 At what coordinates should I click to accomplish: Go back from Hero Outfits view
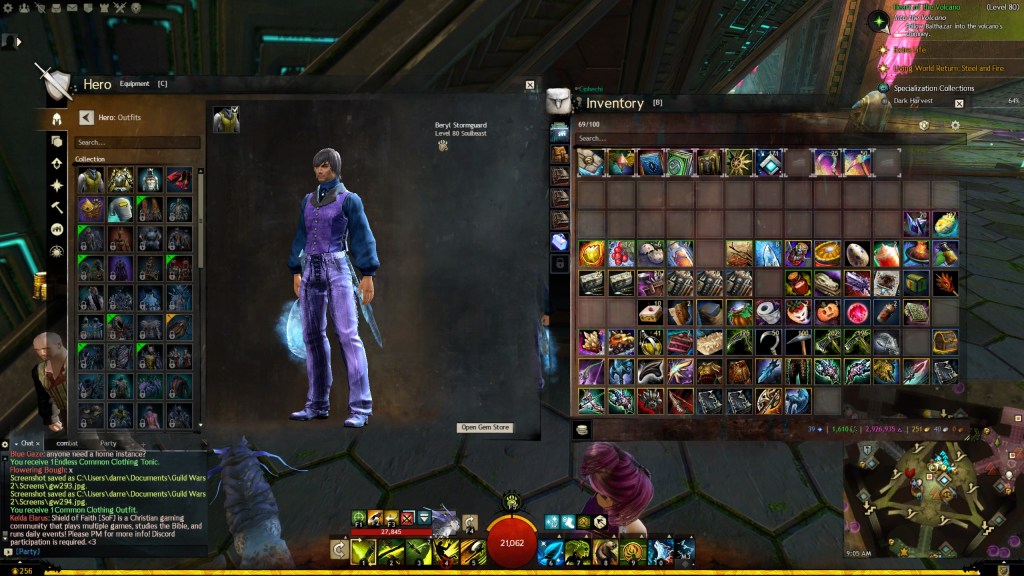click(85, 117)
